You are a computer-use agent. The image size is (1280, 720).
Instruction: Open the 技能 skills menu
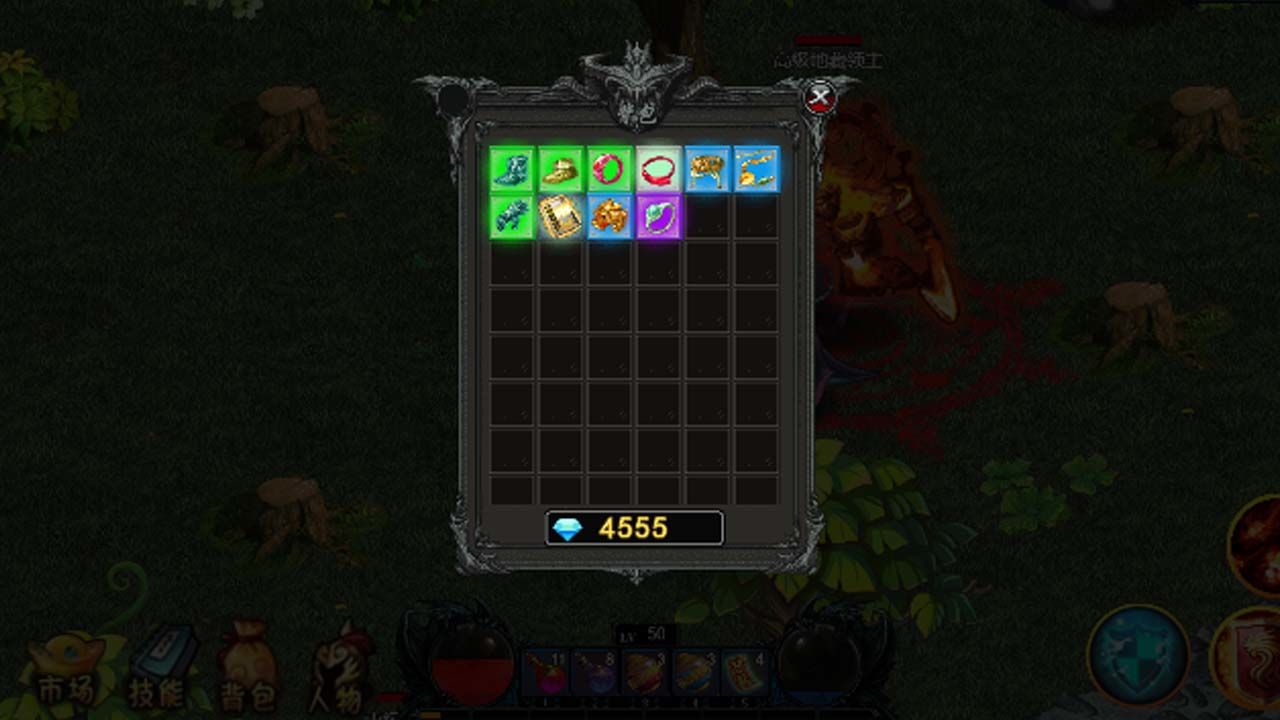(x=159, y=672)
